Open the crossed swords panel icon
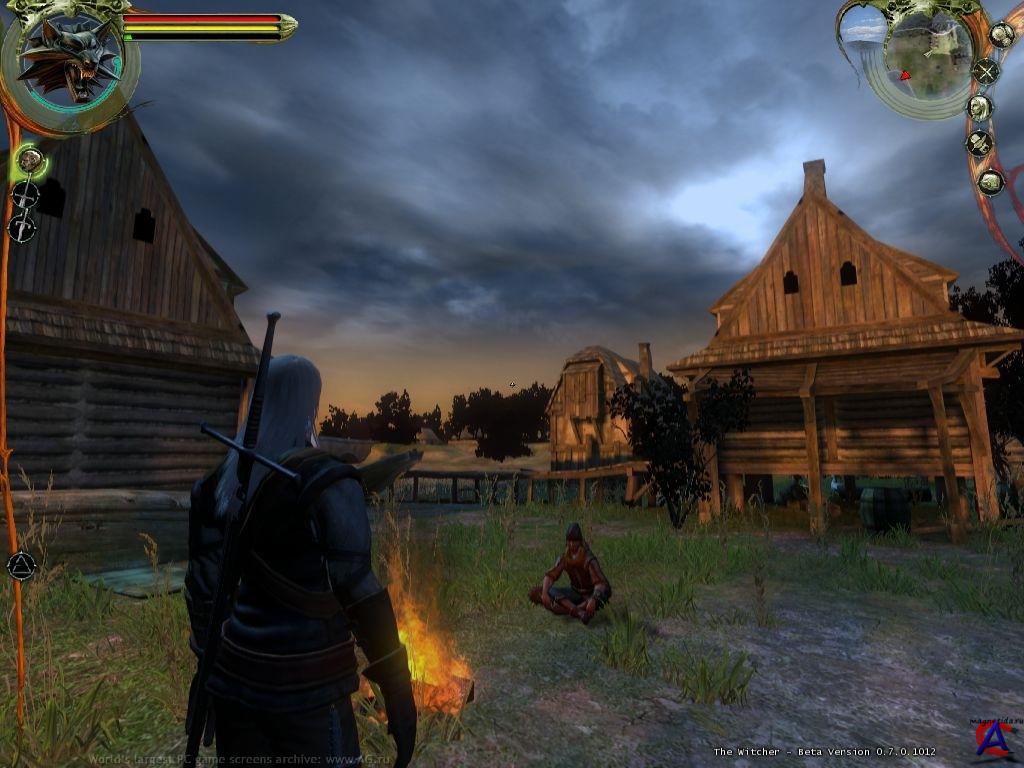Image resolution: width=1024 pixels, height=768 pixels. pyautogui.click(x=987, y=71)
